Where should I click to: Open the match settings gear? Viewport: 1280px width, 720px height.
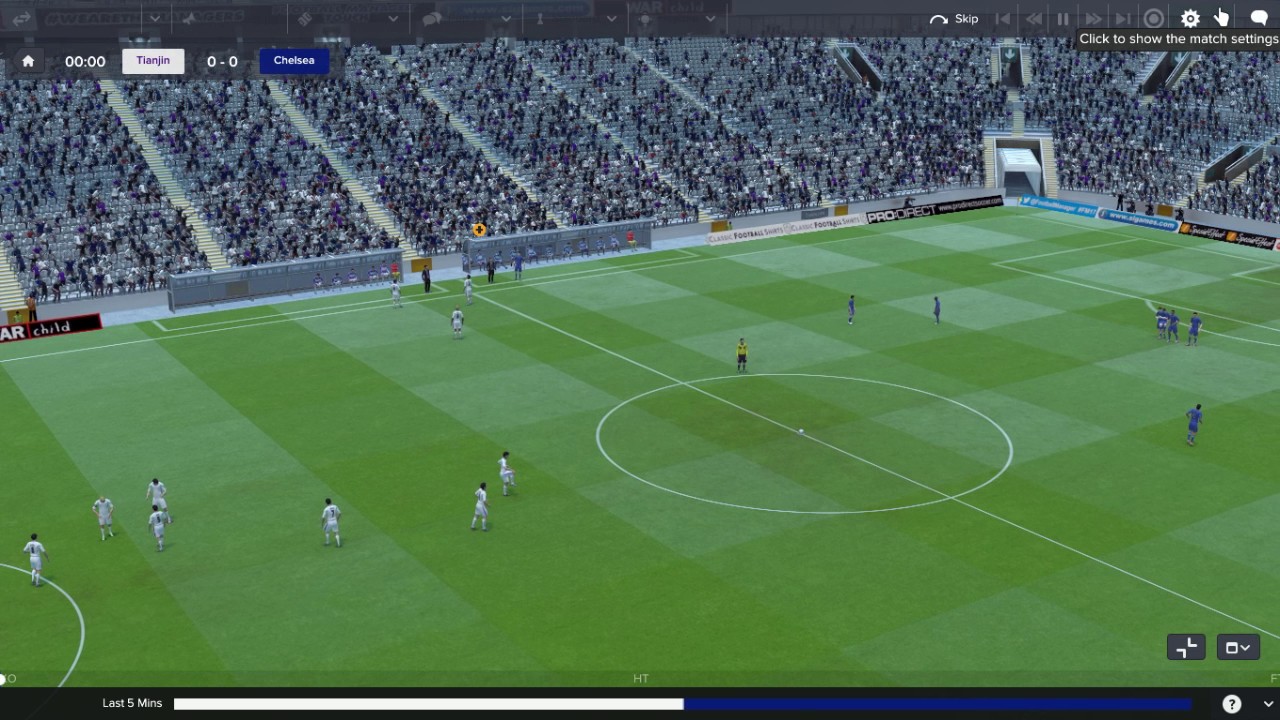tap(1190, 19)
